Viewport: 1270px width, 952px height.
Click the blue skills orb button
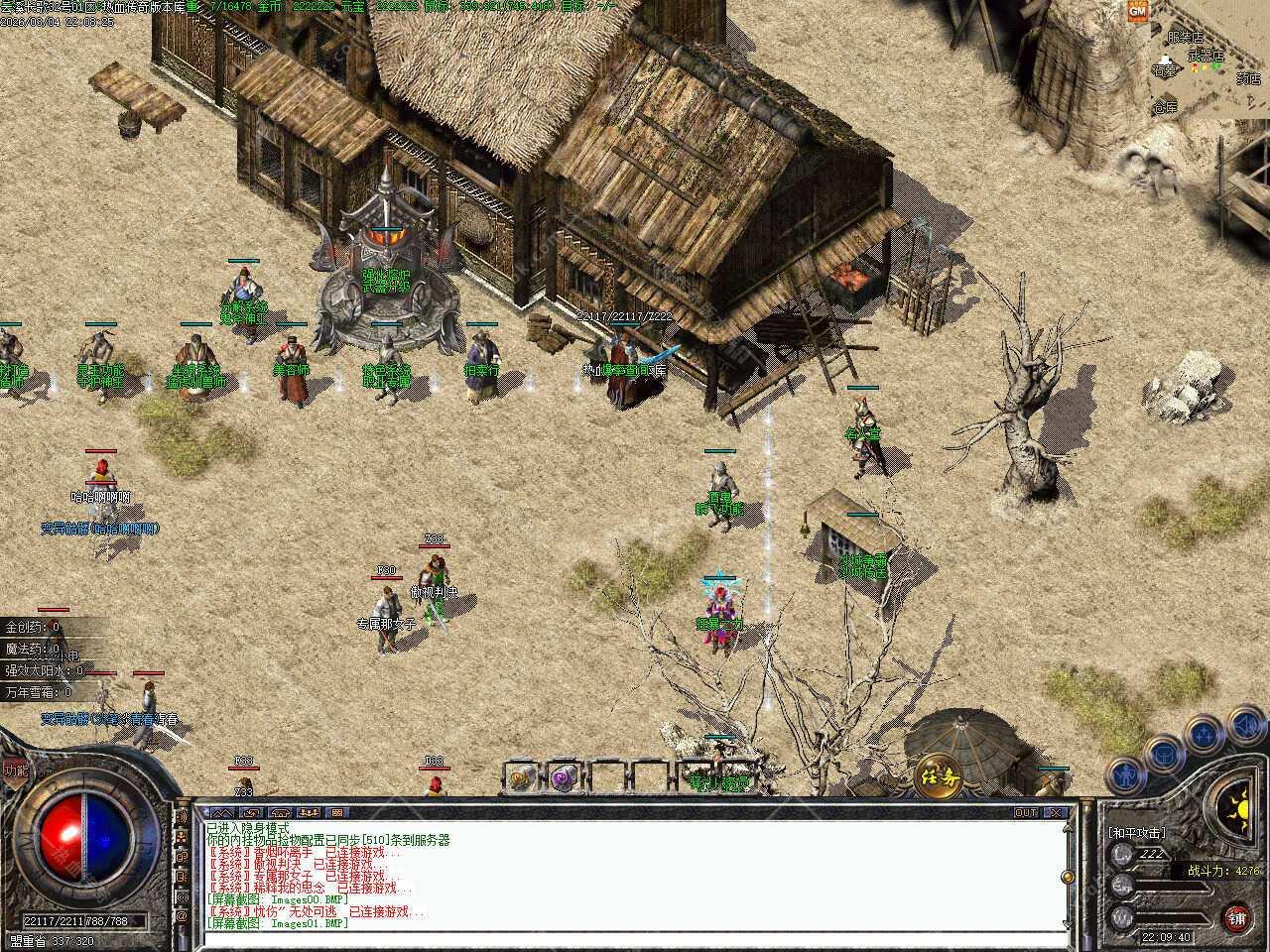[x=1204, y=735]
